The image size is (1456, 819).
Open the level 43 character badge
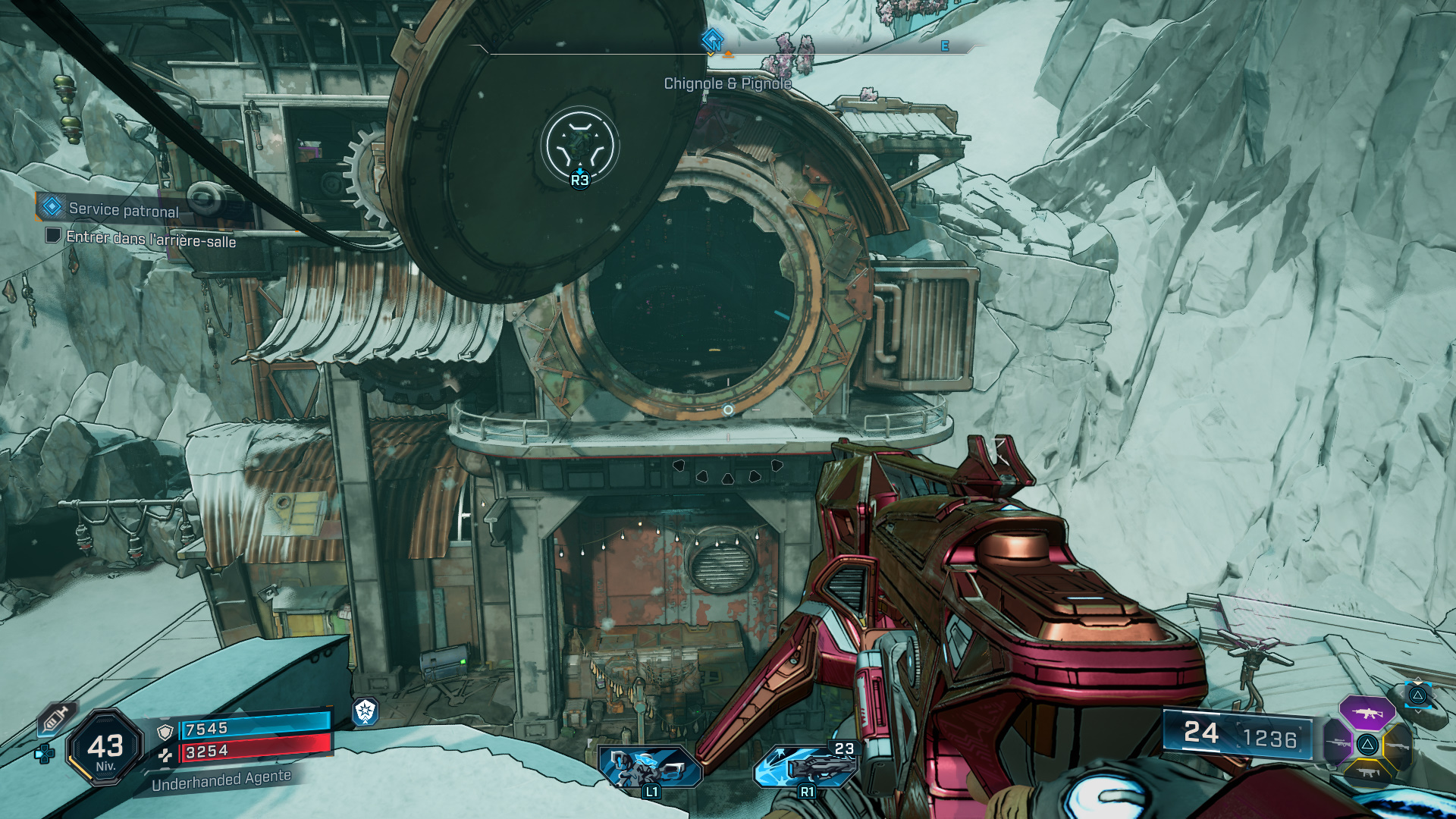point(105,748)
